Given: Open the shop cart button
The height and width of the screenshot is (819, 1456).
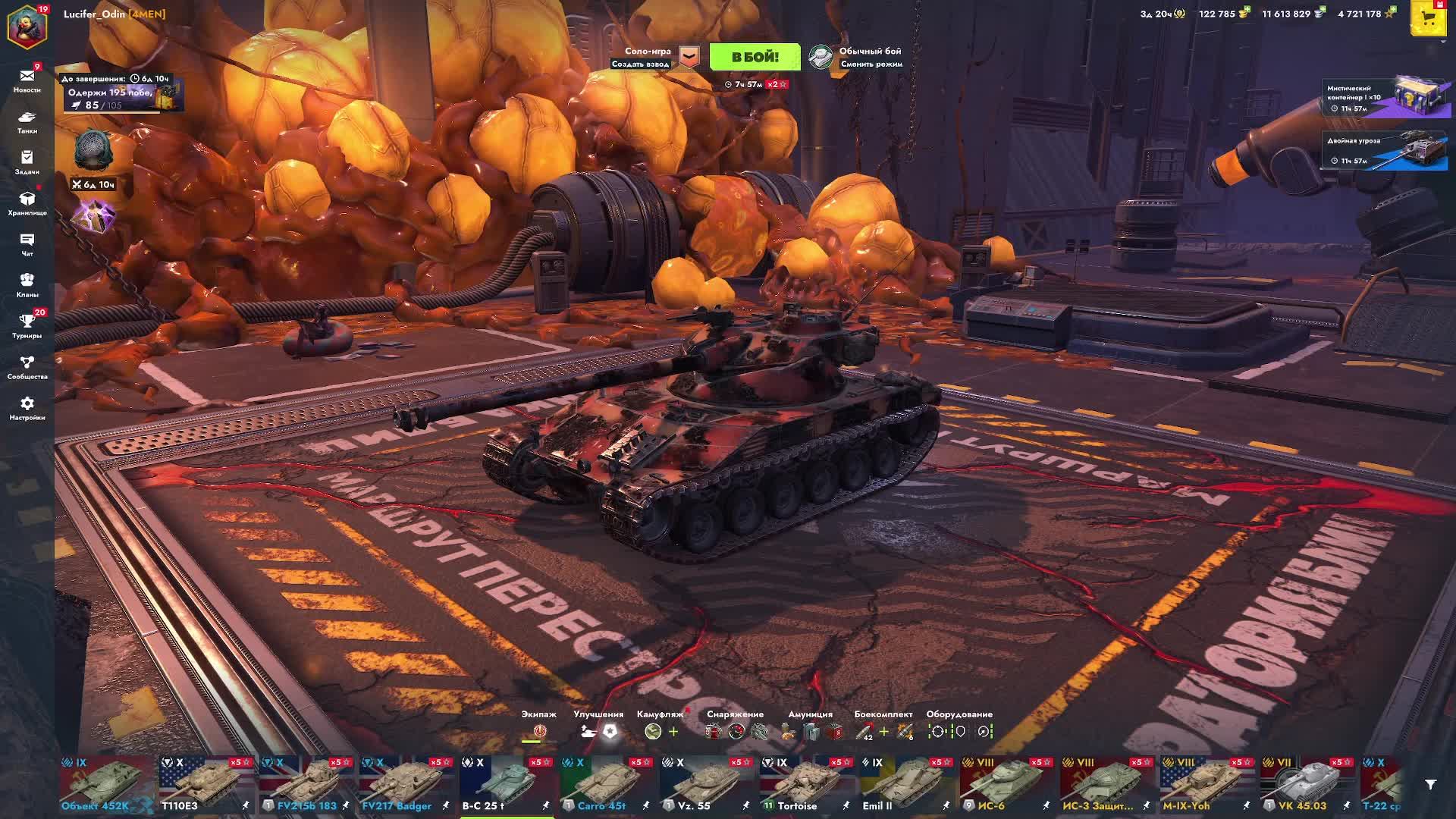Looking at the screenshot, I should point(1428,20).
